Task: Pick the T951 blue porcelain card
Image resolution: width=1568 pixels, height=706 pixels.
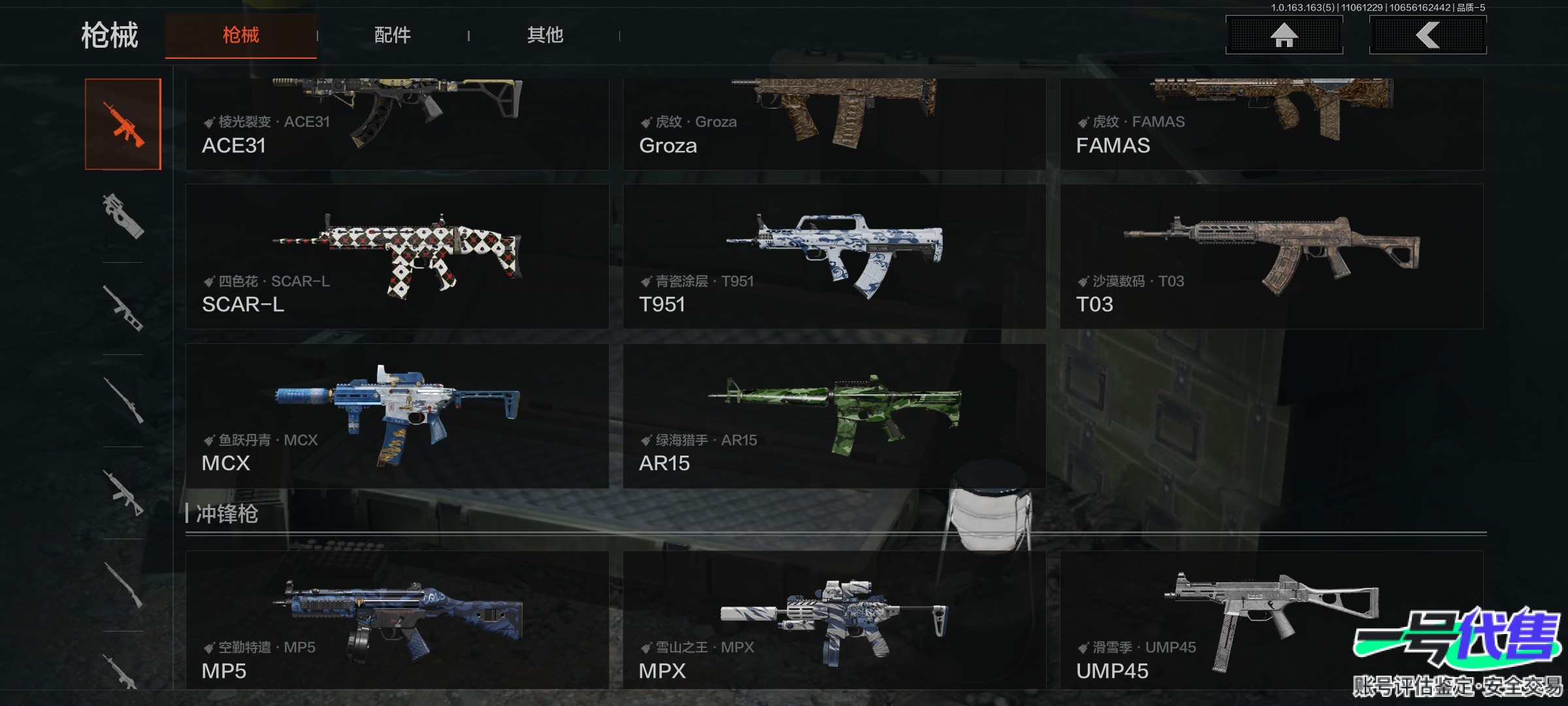Action: (834, 256)
